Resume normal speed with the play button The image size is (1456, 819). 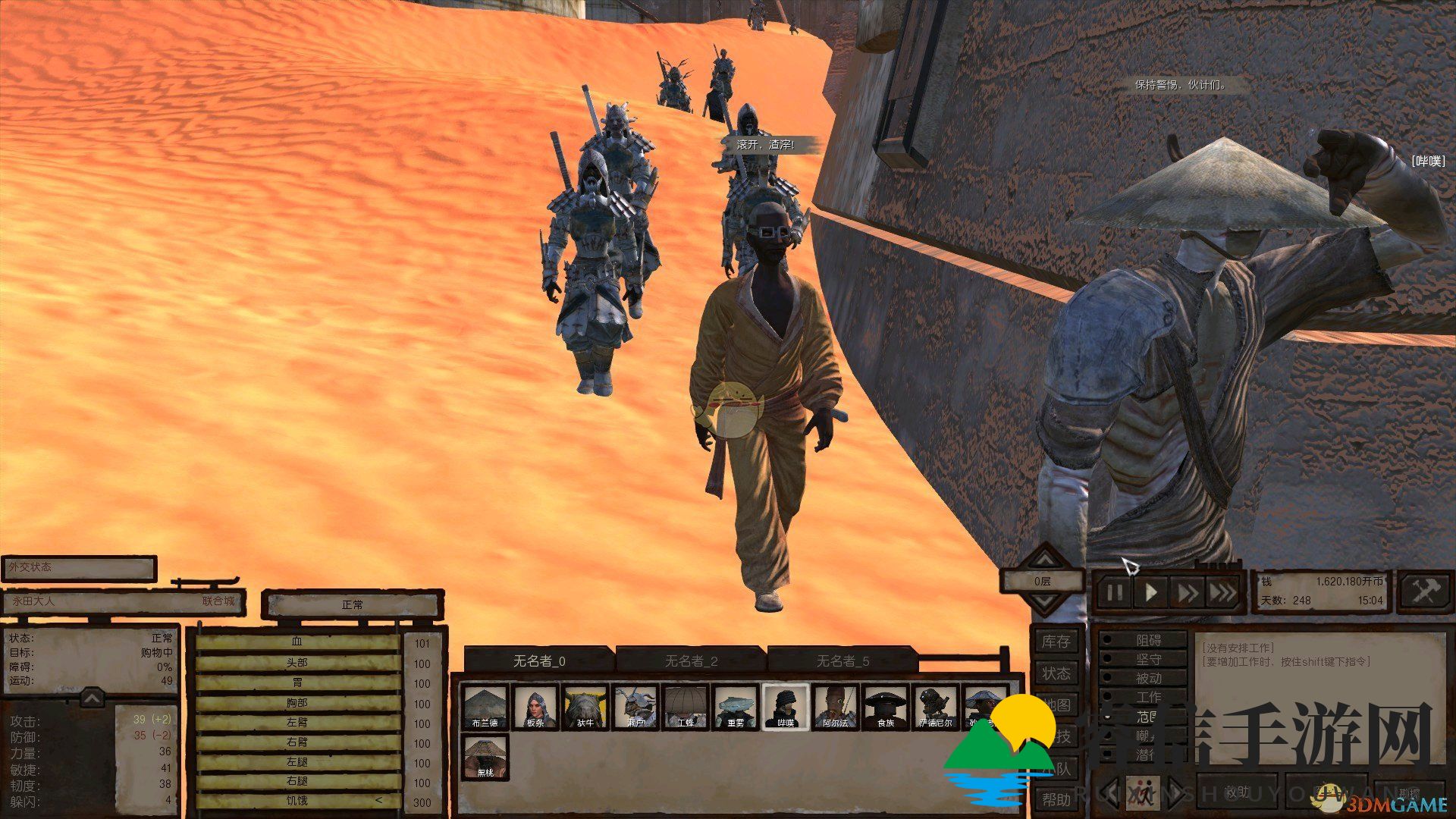pos(1151,592)
